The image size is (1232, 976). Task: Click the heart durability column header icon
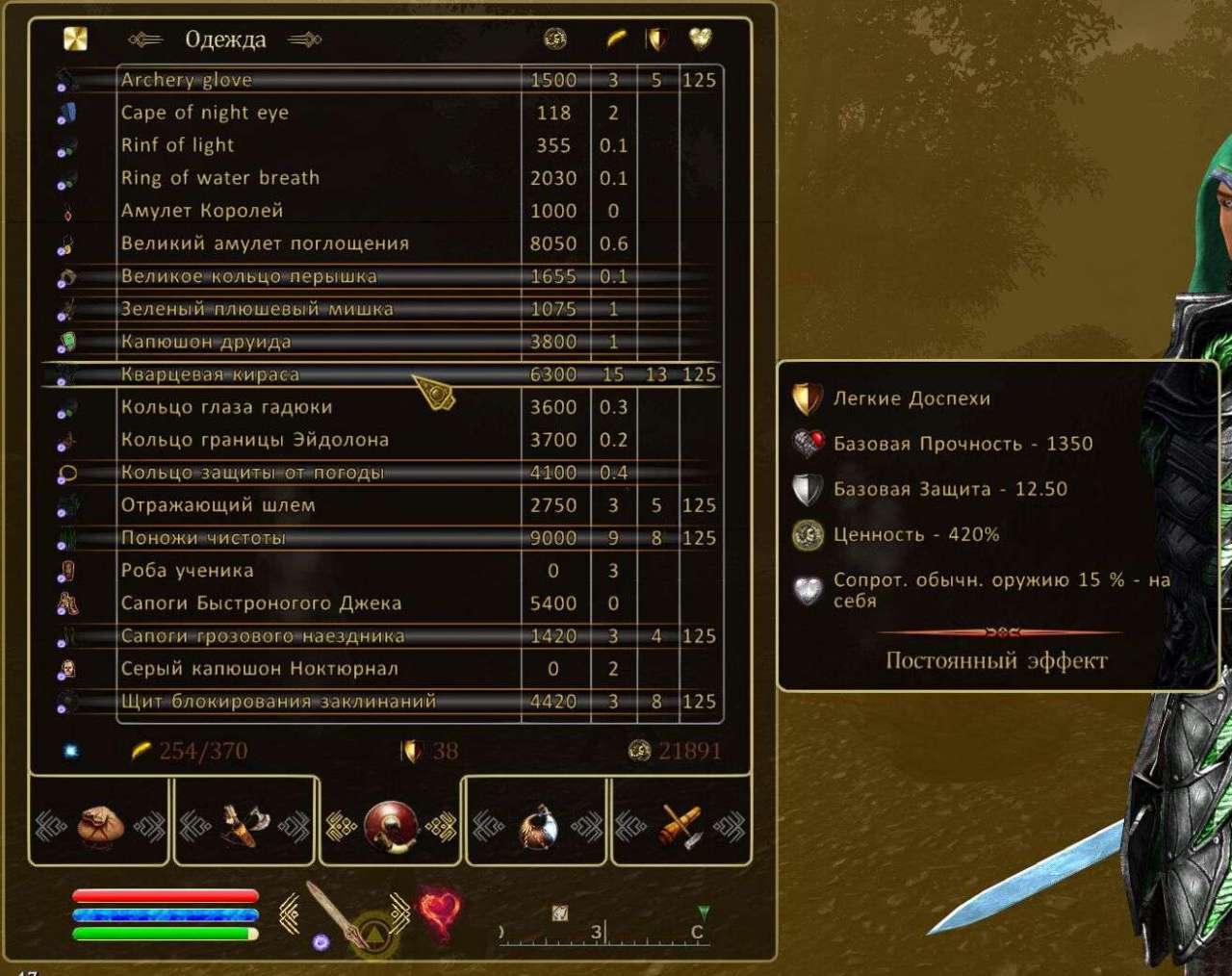[x=701, y=39]
